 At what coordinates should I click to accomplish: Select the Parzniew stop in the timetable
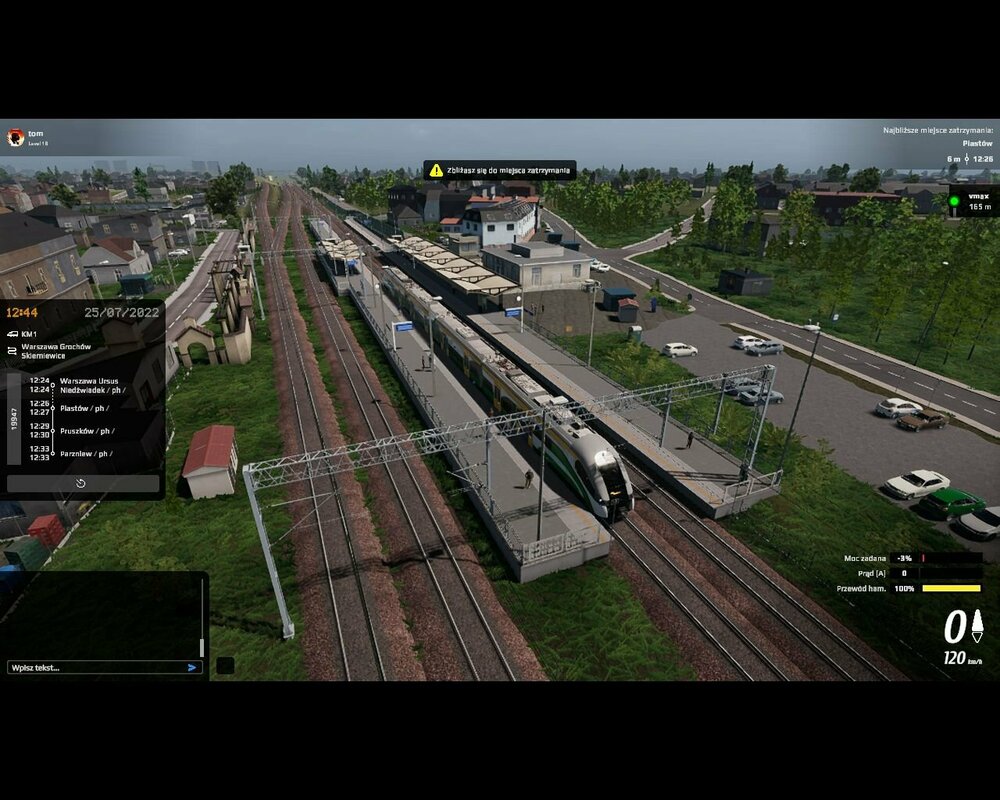87,453
